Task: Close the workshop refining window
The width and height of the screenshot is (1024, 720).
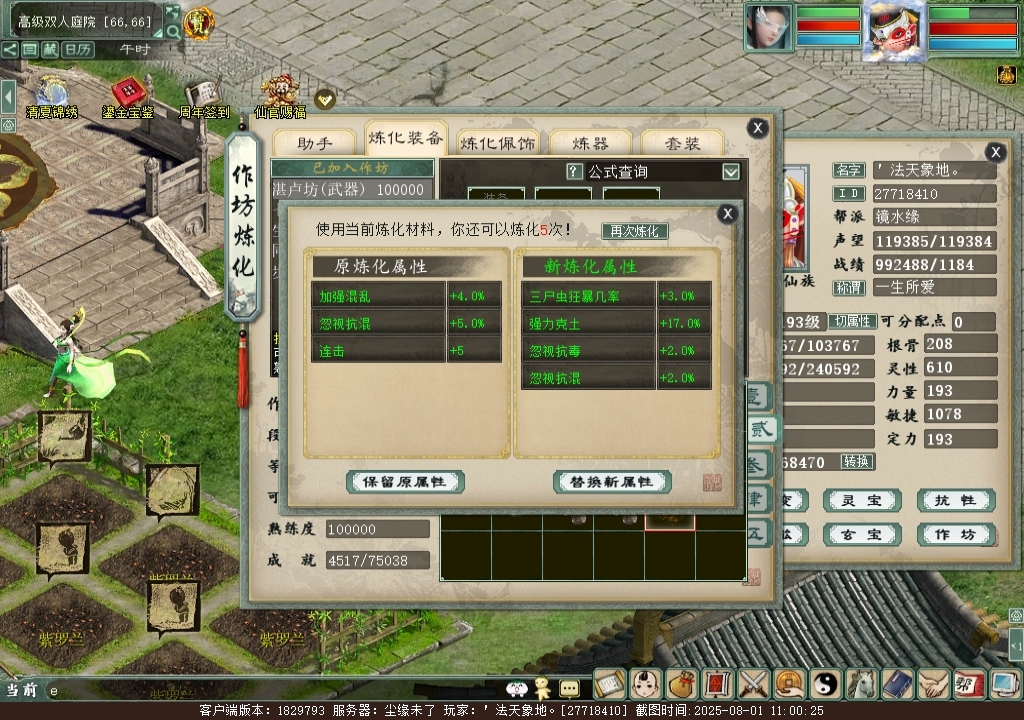Action: pyautogui.click(x=758, y=127)
